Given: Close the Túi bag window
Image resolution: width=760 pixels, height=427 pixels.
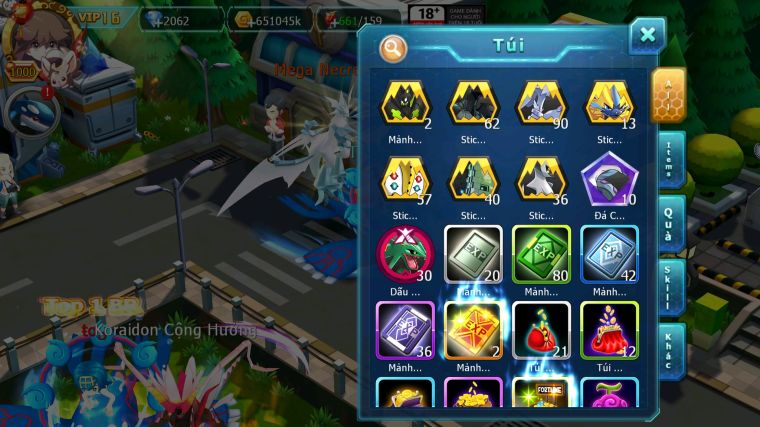Looking at the screenshot, I should [647, 36].
